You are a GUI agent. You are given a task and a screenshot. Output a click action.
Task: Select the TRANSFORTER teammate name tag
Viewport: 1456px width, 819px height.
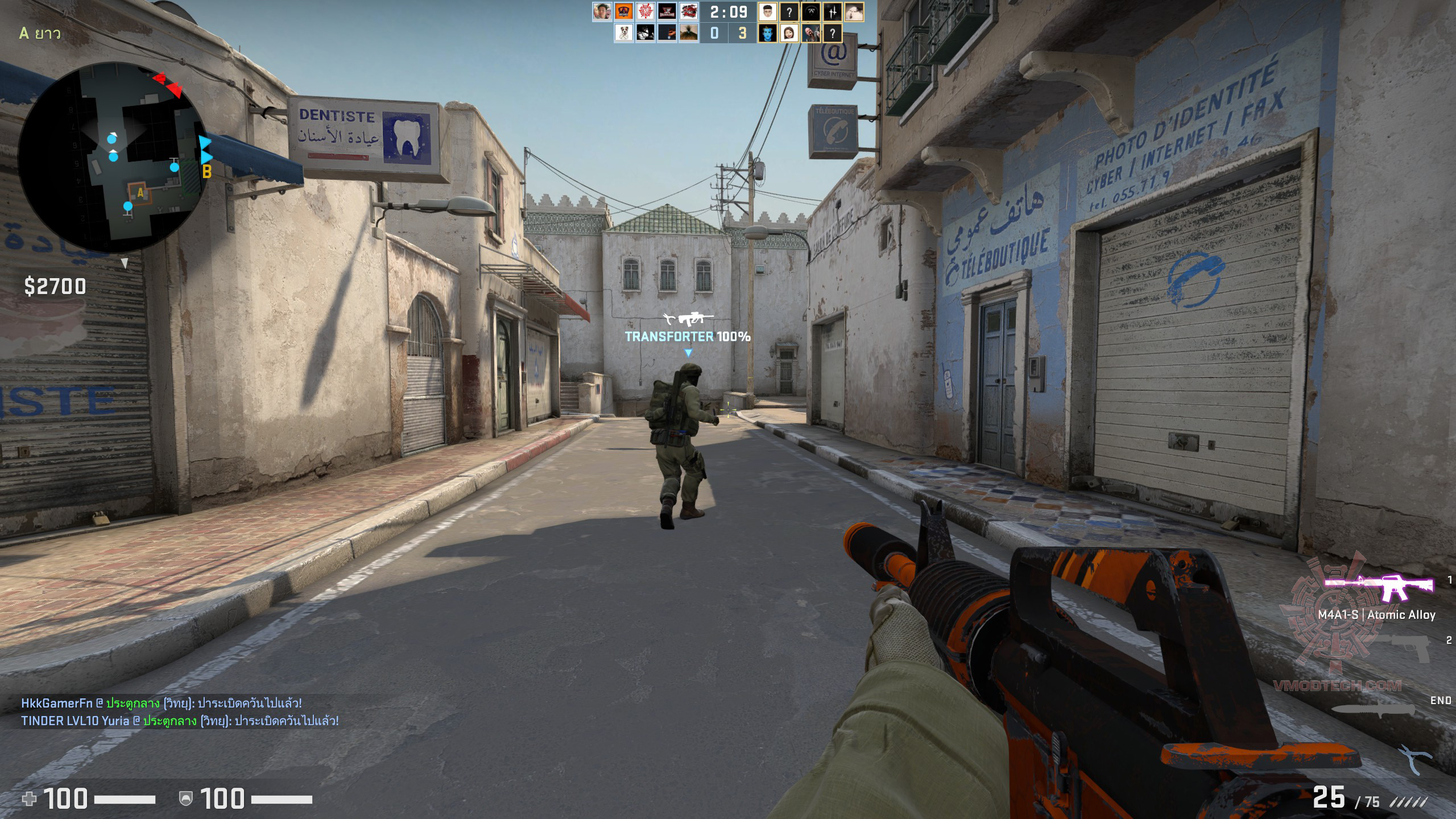[x=687, y=336]
